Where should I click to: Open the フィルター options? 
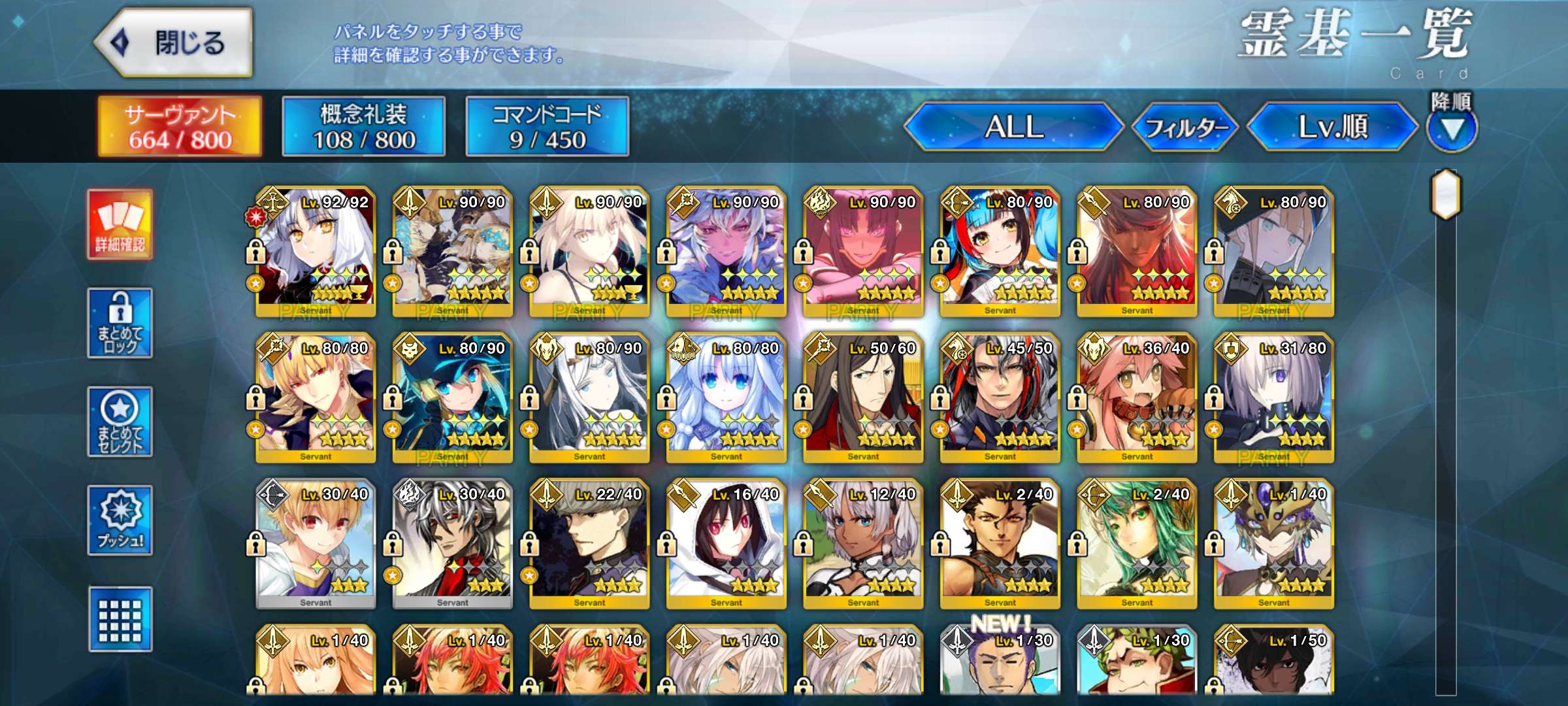(x=1185, y=127)
